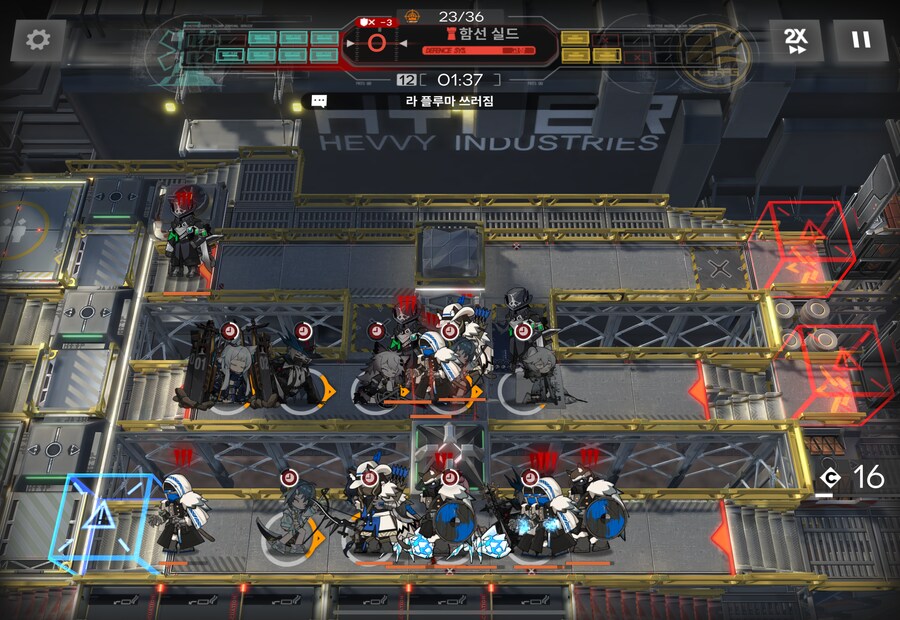
Task: Toggle the 2X game speed
Action: pos(795,41)
